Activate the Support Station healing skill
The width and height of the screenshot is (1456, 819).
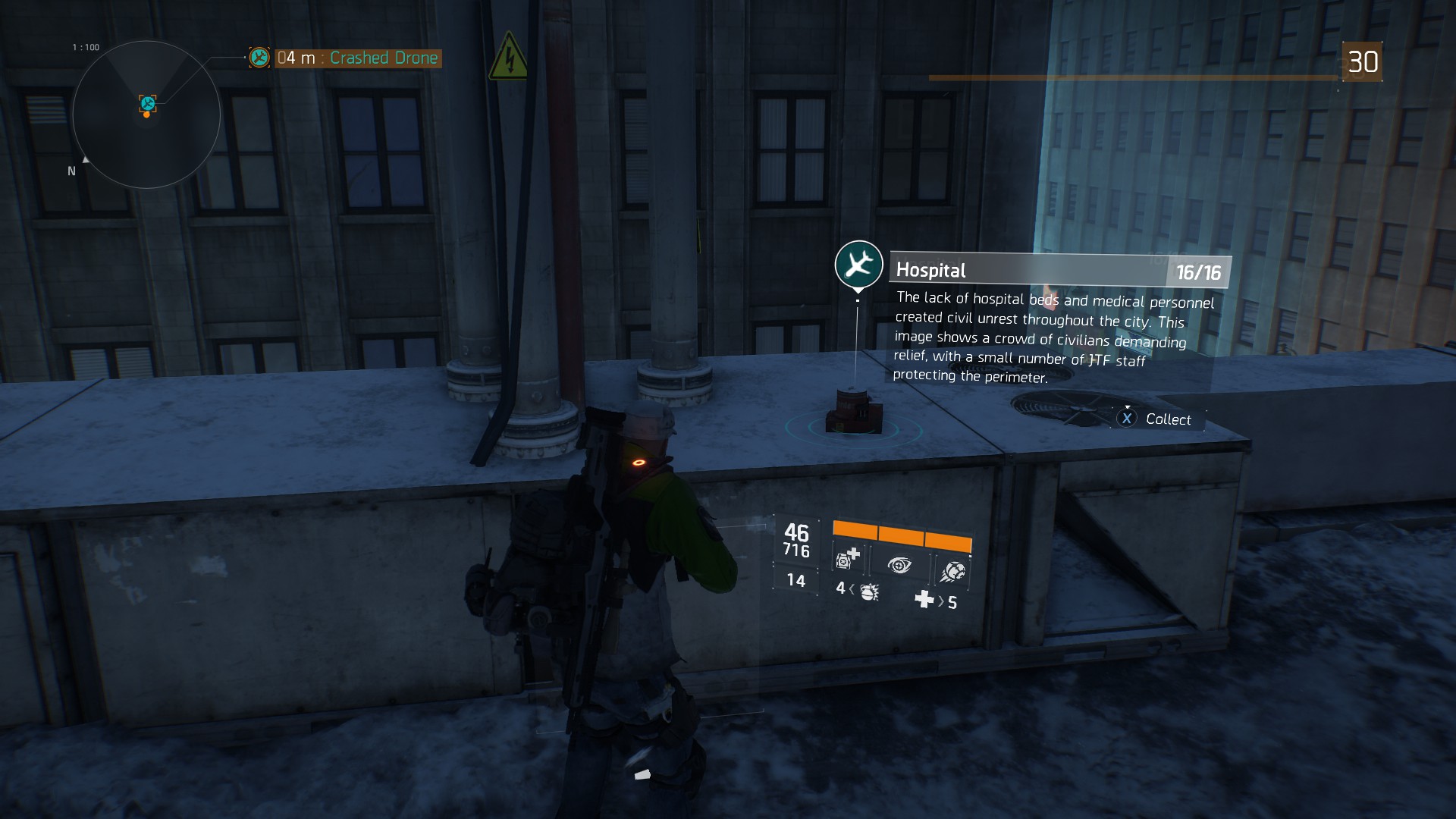pyautogui.click(x=847, y=560)
